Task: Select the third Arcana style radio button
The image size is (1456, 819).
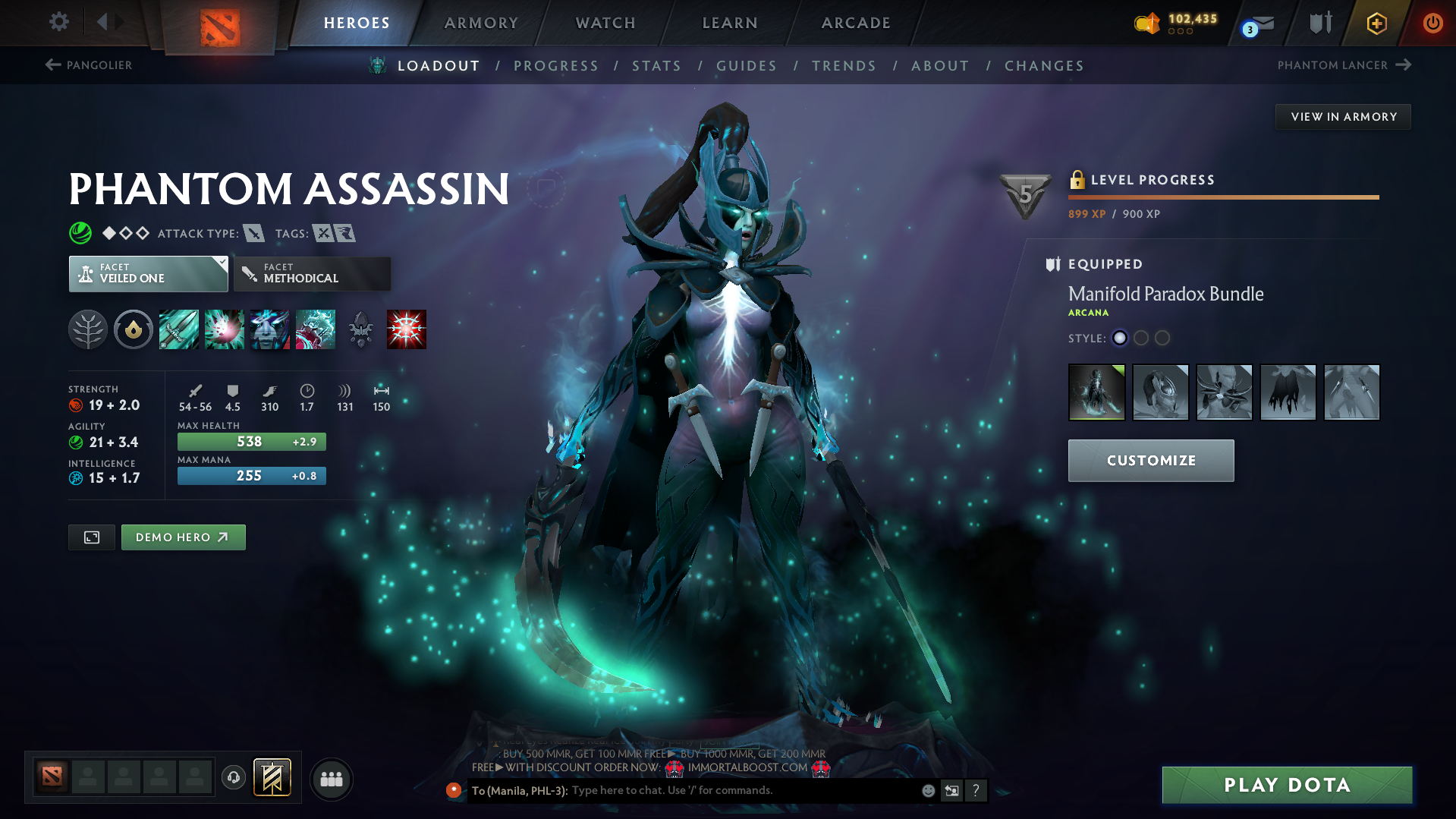Action: tap(1162, 338)
